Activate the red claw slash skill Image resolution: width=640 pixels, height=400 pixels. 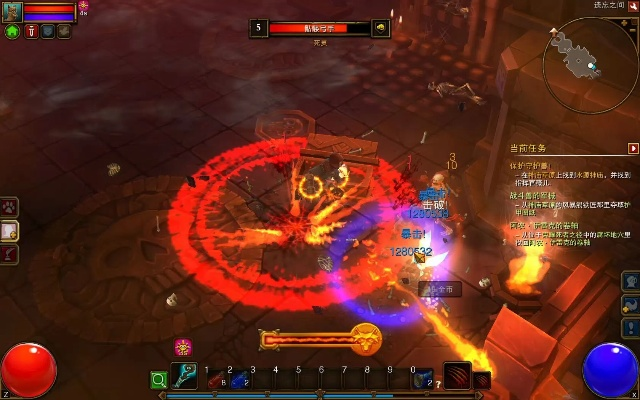coord(457,376)
